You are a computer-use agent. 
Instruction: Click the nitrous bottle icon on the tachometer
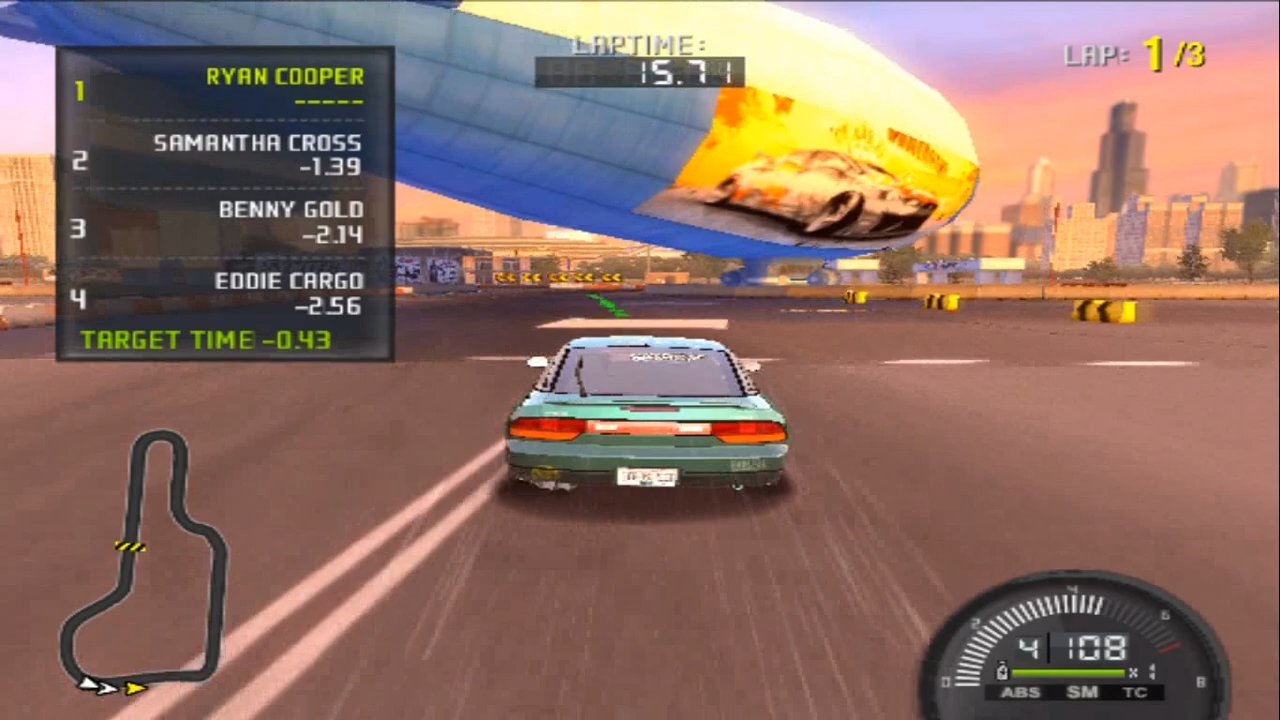pyautogui.click(x=1002, y=671)
